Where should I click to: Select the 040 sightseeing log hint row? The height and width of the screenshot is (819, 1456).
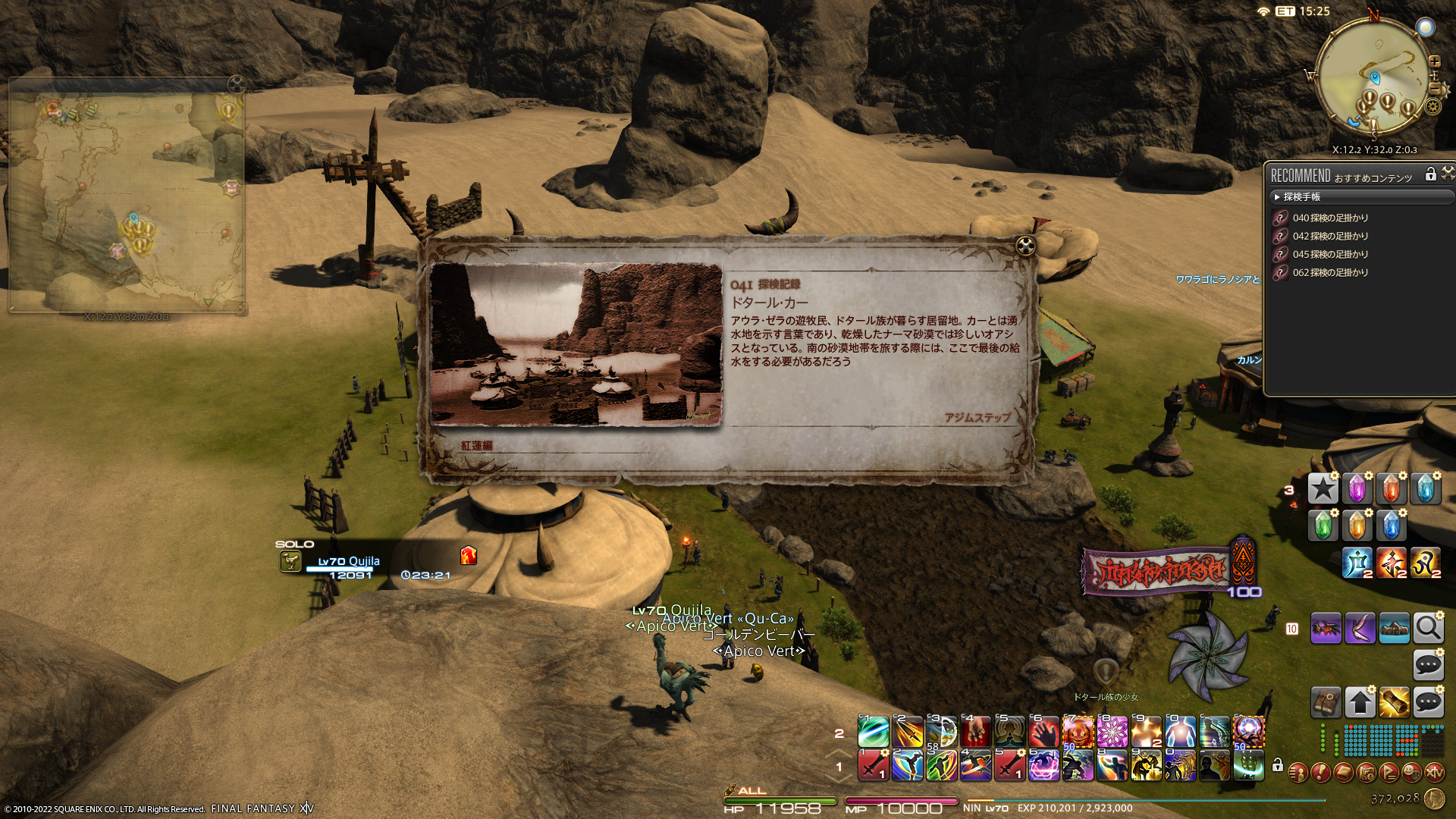1330,218
